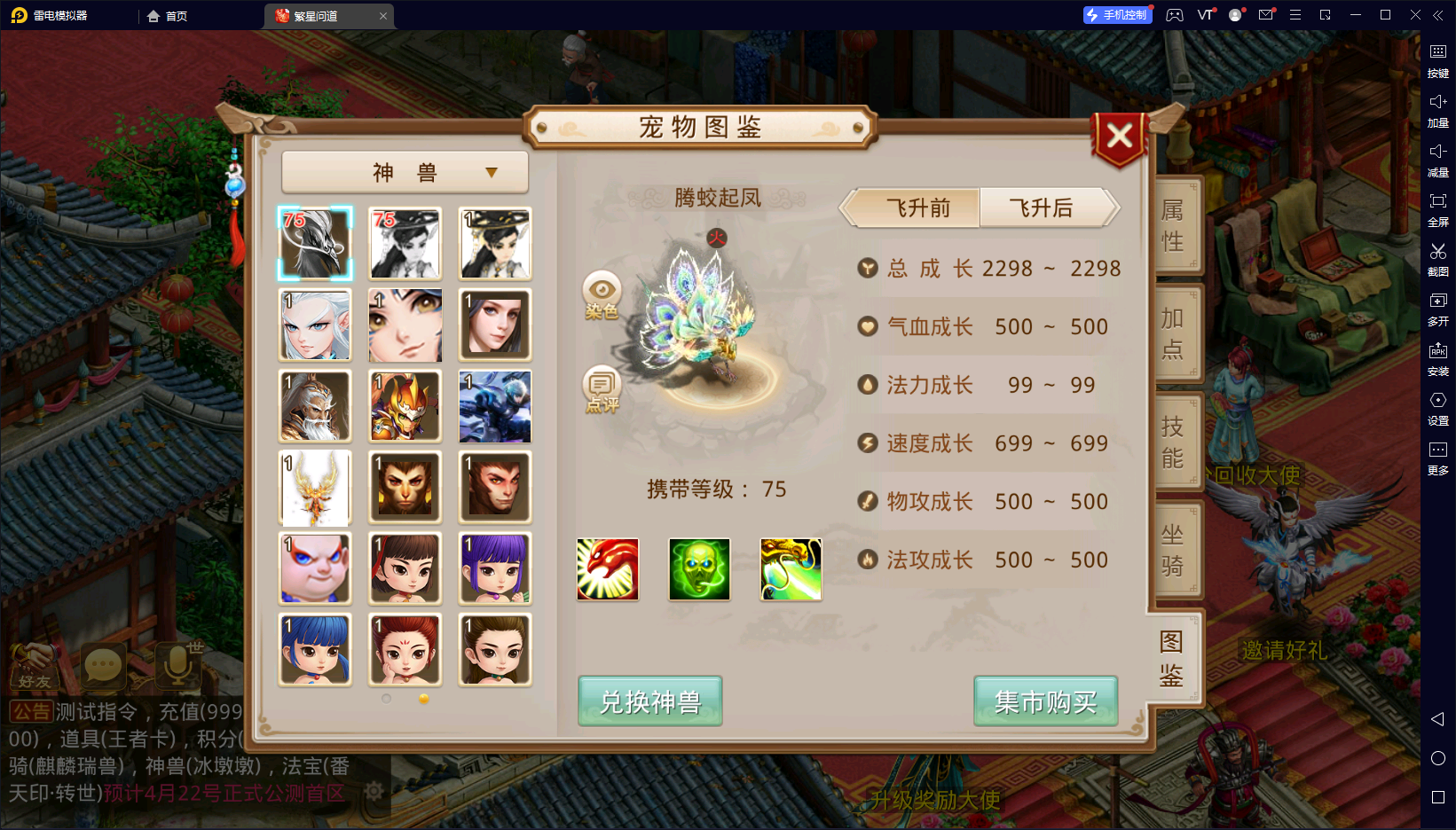Close the 宠物图鉴 window

(x=1119, y=137)
